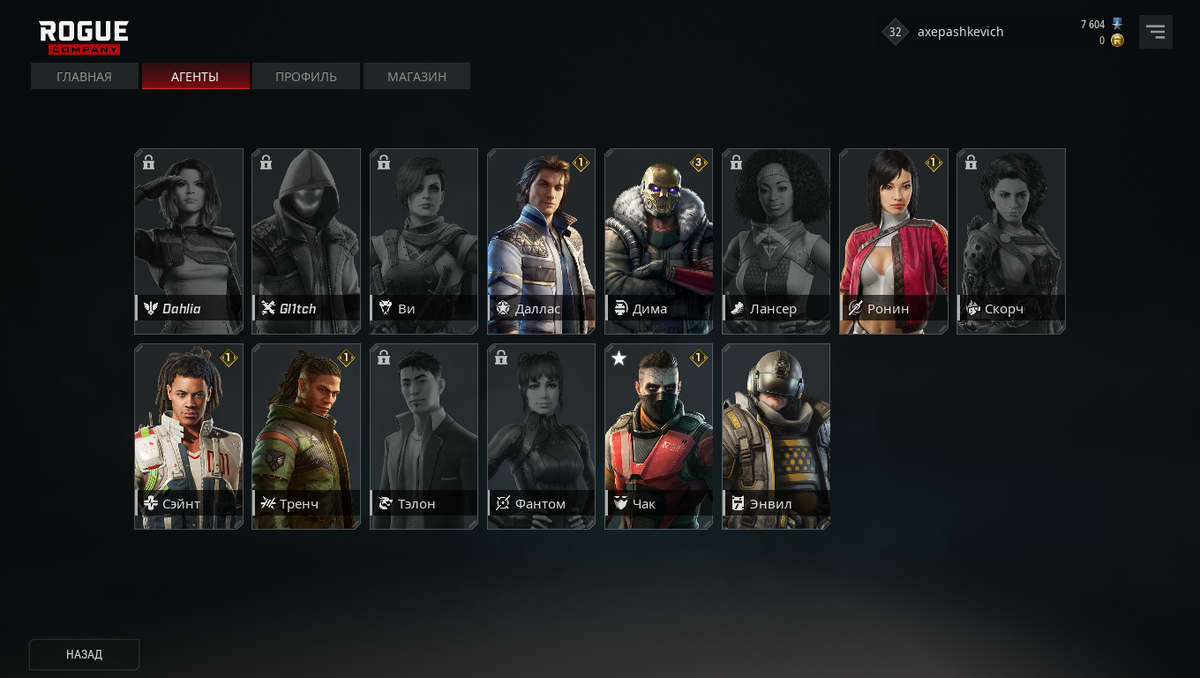
Task: Choose the Энвил agent card
Action: tap(776, 436)
